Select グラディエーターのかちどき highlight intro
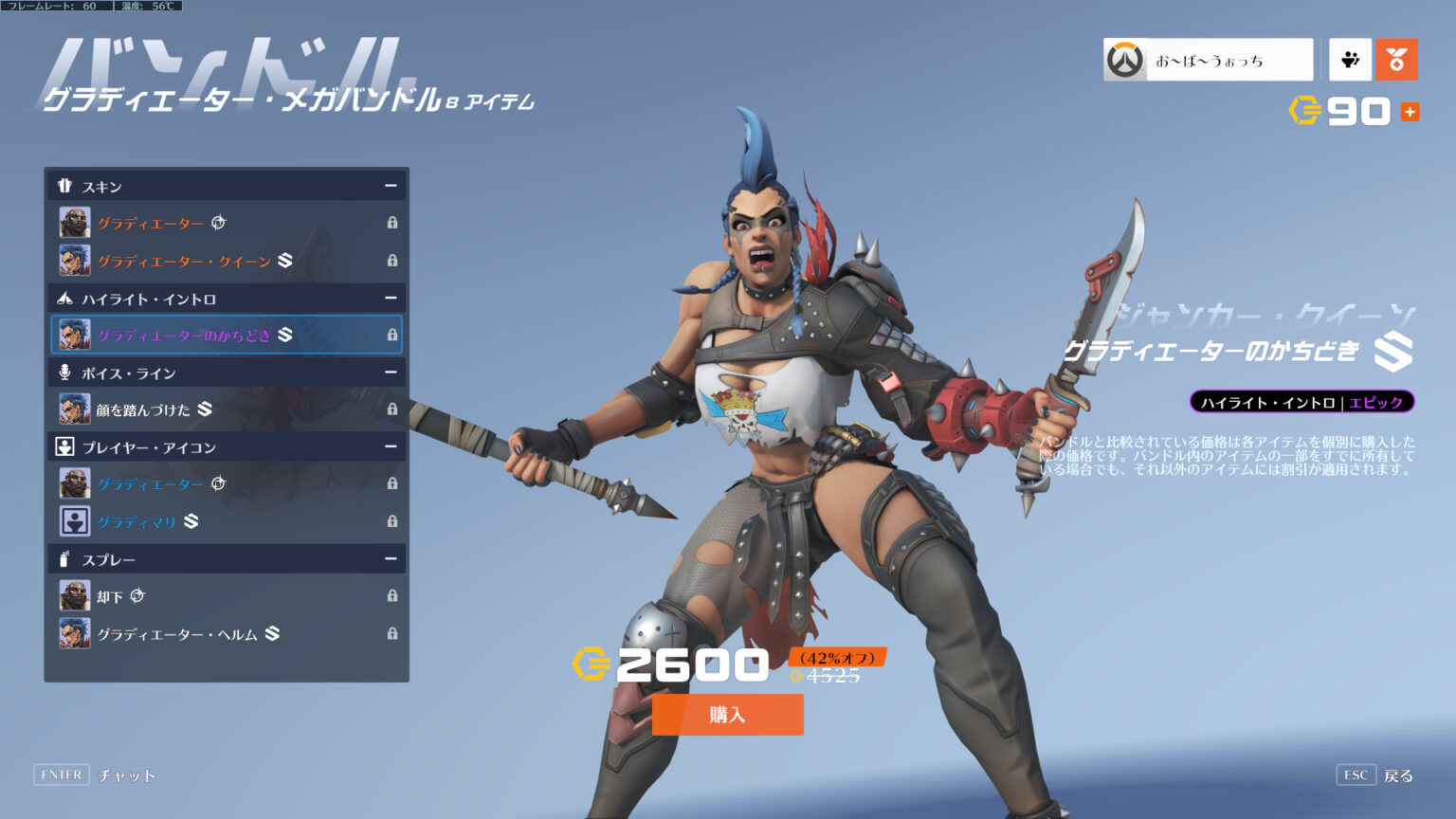Image resolution: width=1456 pixels, height=819 pixels. coord(227,335)
